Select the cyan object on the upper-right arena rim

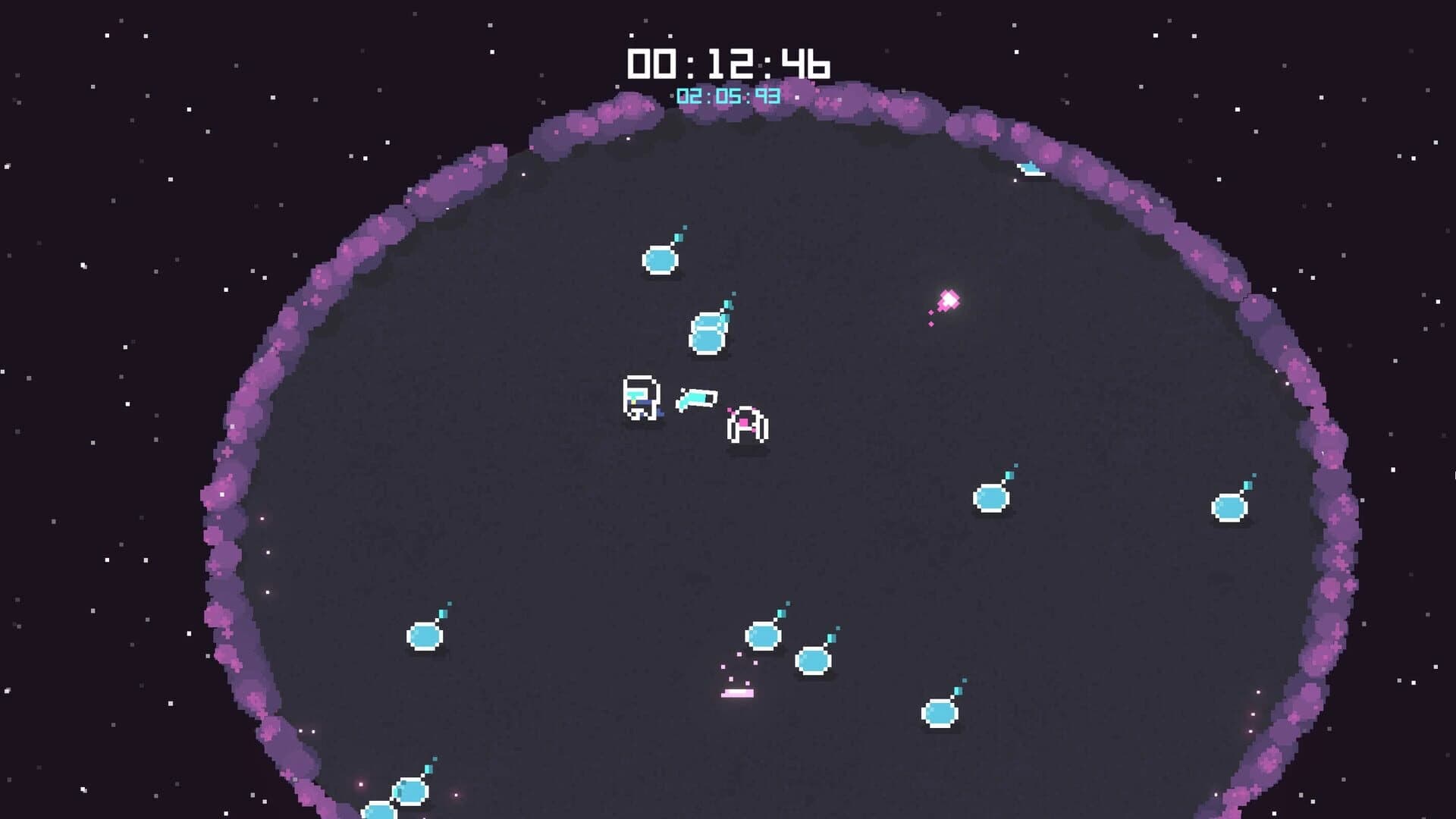[x=1031, y=168]
